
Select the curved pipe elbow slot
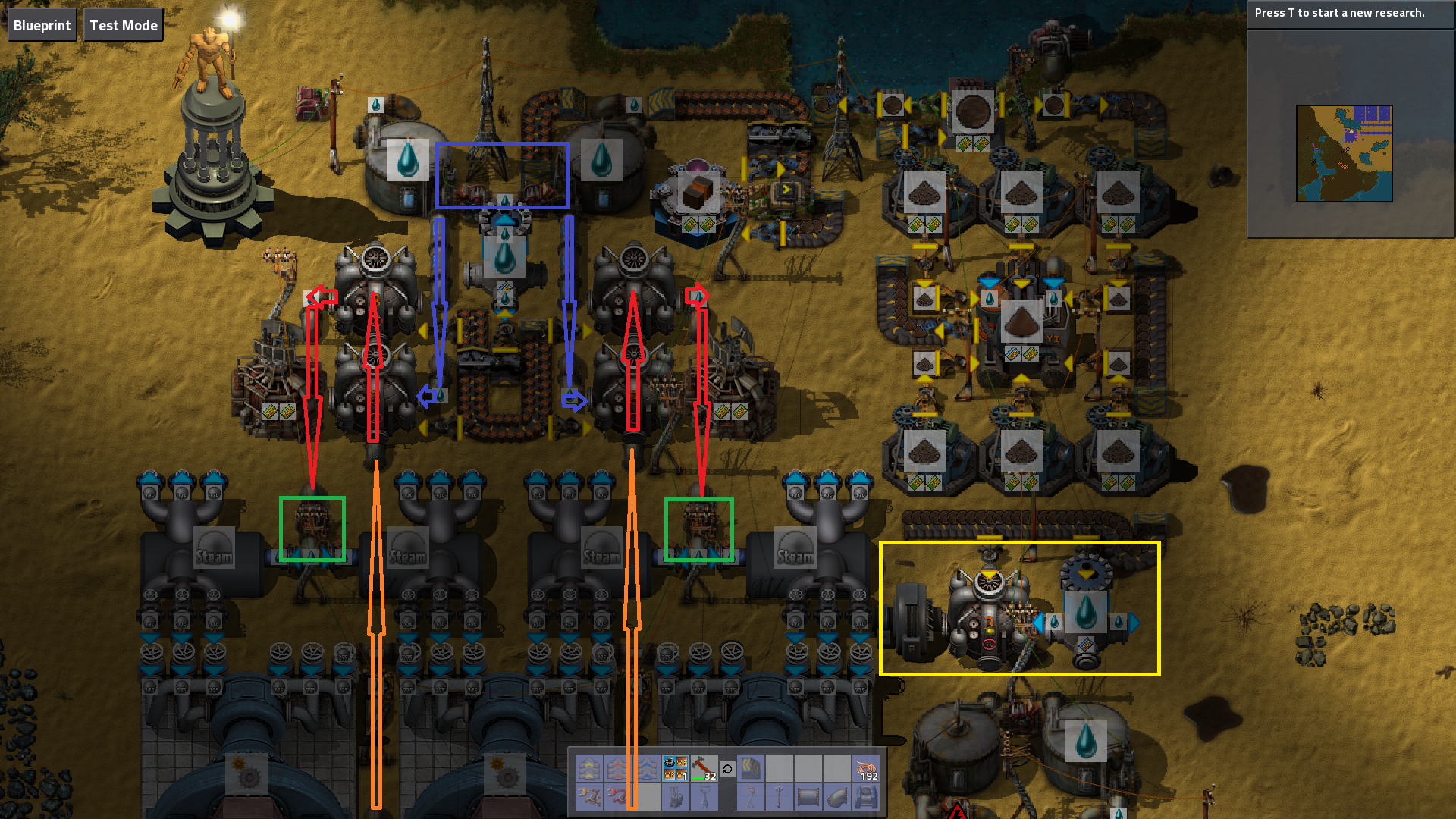(837, 797)
